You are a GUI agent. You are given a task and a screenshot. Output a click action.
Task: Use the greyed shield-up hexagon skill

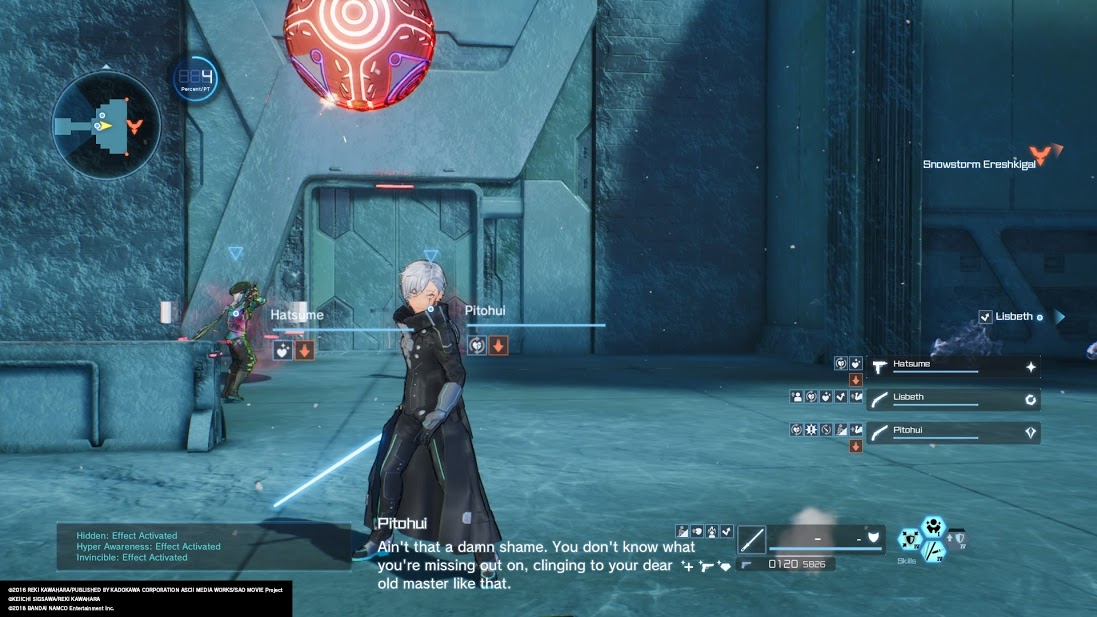(x=957, y=540)
